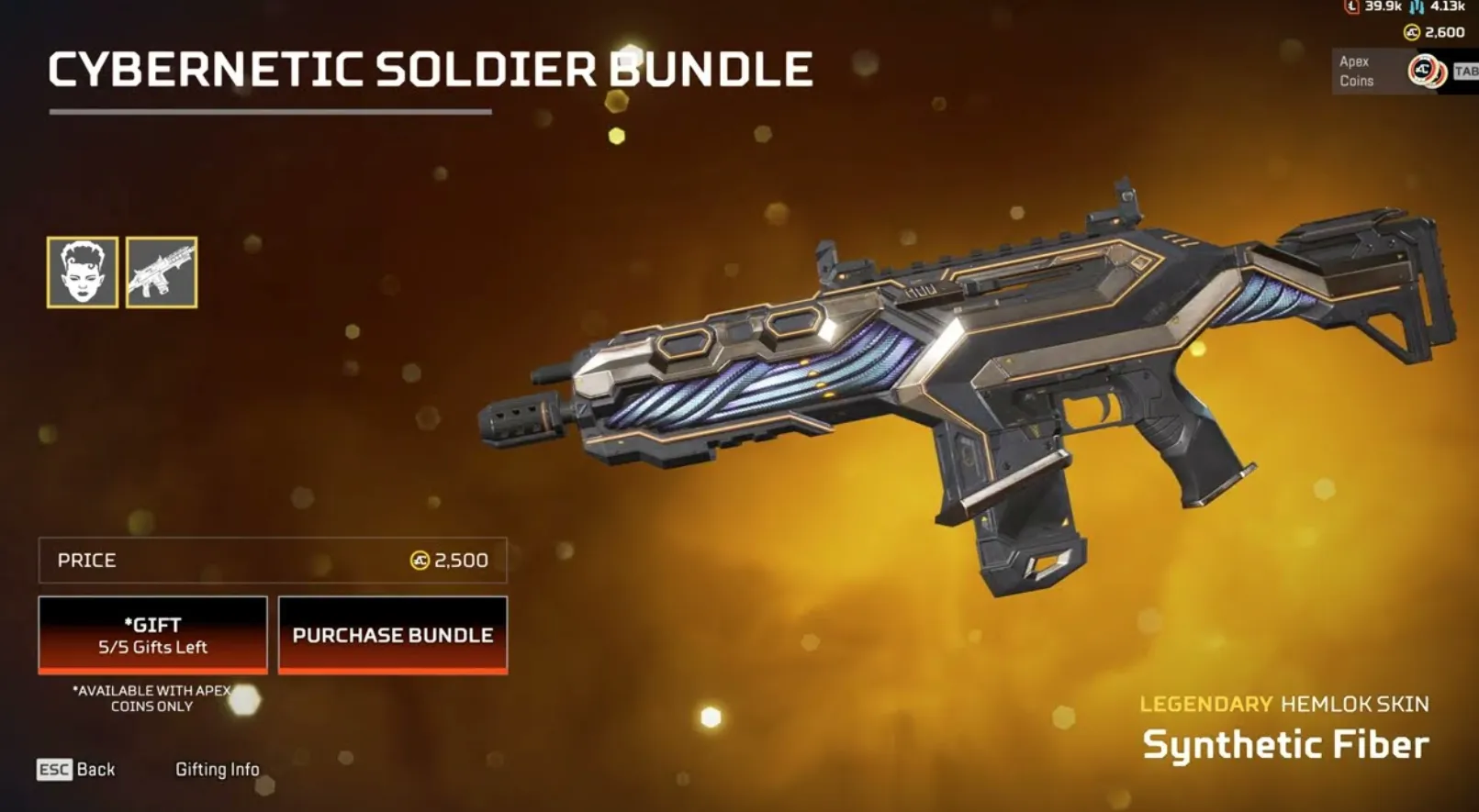This screenshot has height=812, width=1479.
Task: Click the Apex Coins icon inside the price field
Action: coord(420,560)
